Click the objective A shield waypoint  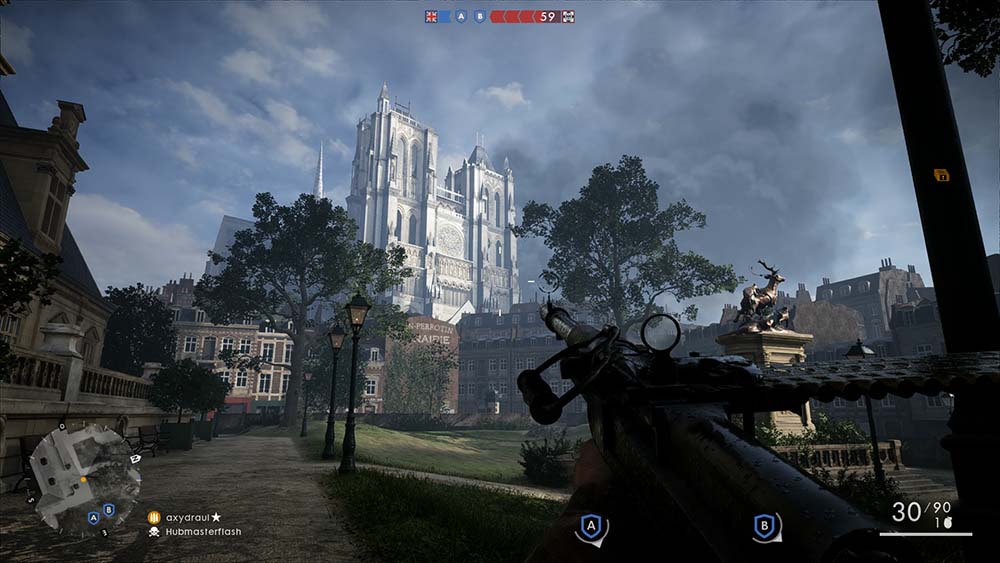click(x=591, y=527)
